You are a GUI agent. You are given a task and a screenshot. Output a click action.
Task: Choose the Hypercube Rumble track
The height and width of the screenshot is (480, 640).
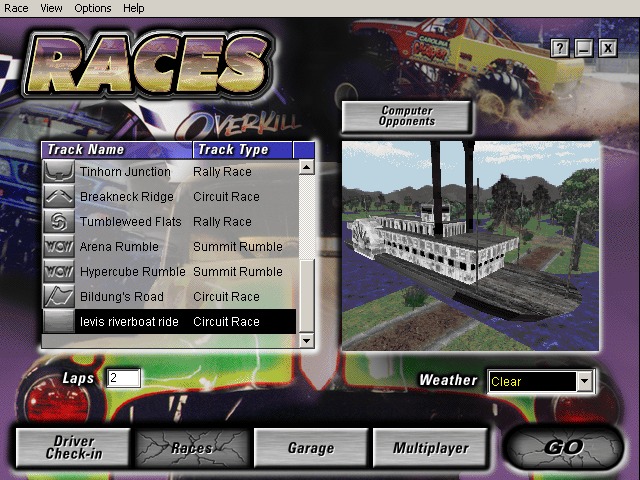tap(132, 272)
